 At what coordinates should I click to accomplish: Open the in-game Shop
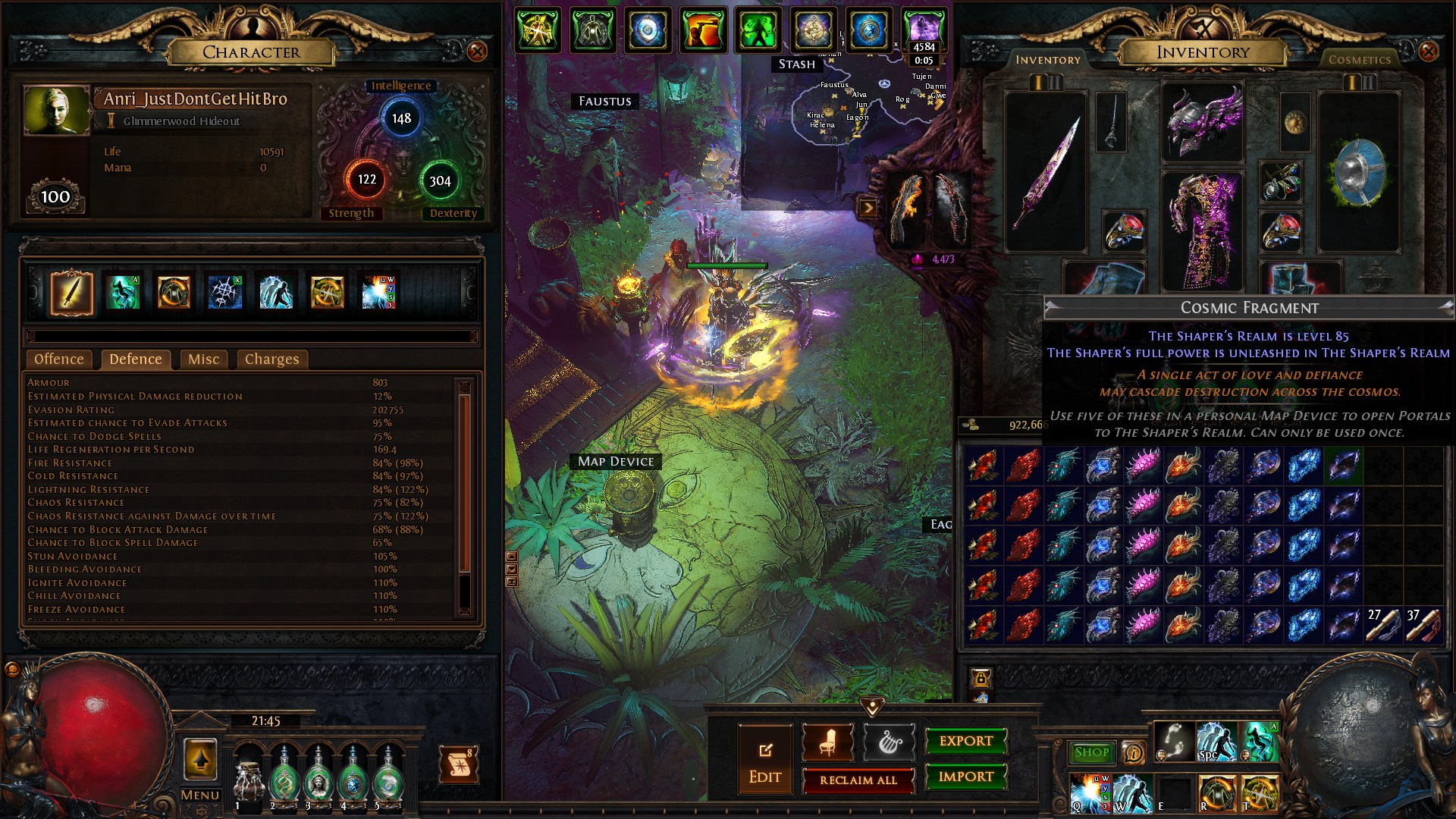click(1091, 752)
